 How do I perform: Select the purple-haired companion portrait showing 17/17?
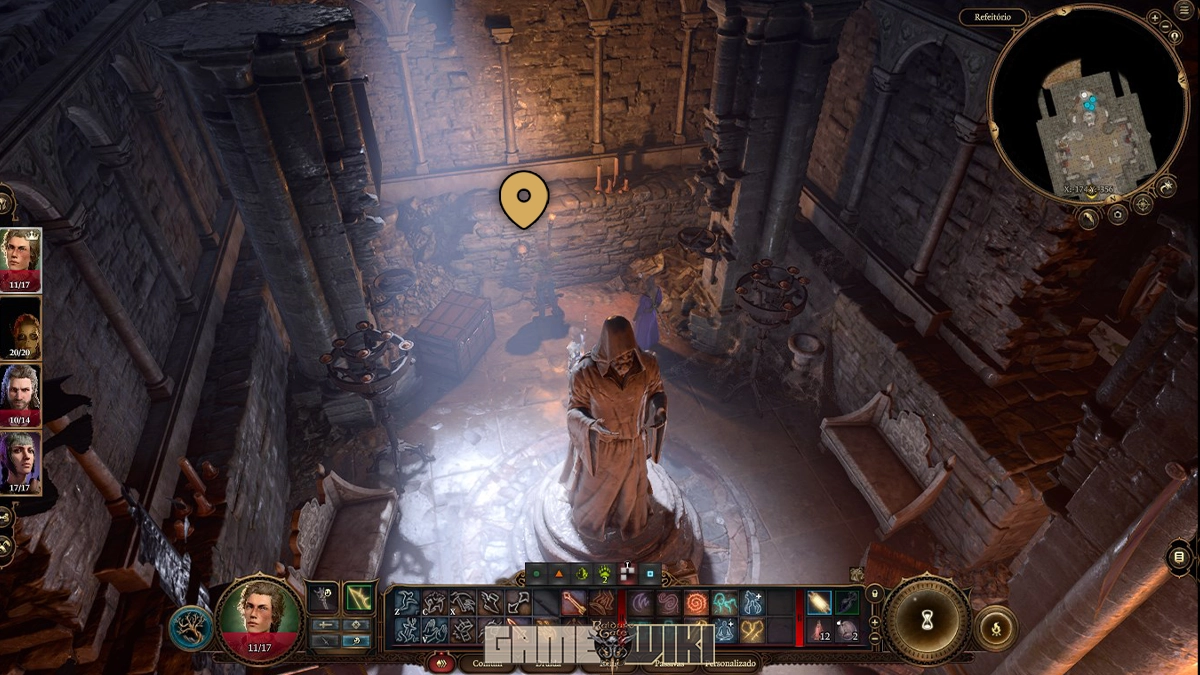[20, 461]
